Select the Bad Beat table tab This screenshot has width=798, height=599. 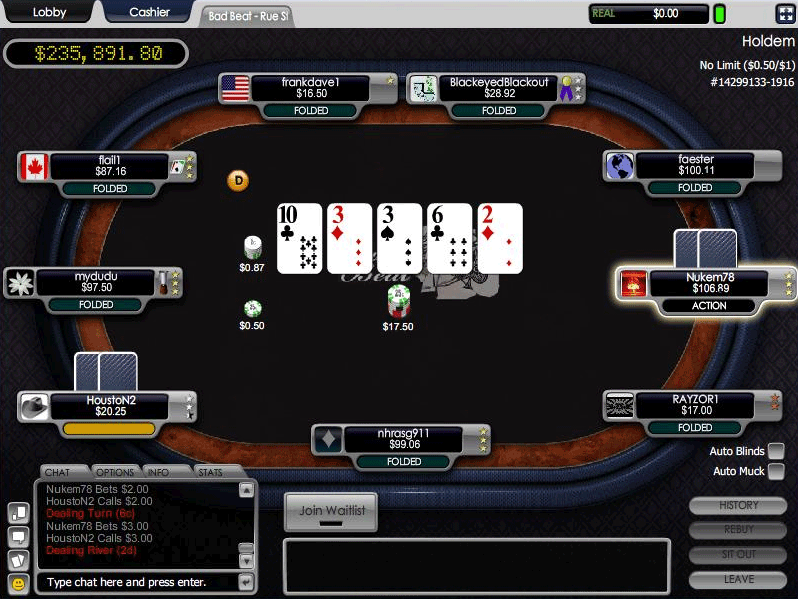click(x=248, y=15)
